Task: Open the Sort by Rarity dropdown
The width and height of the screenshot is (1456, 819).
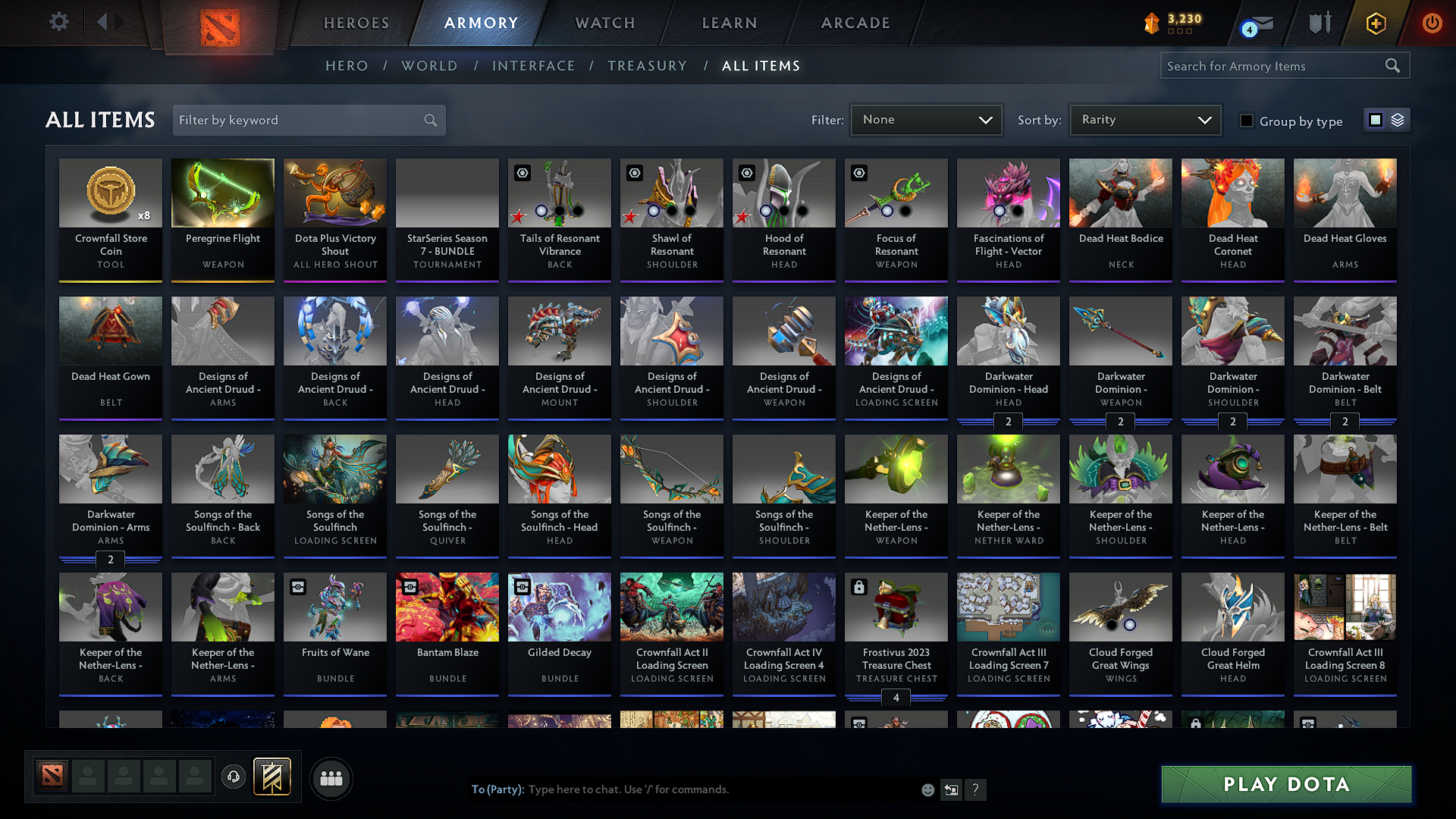Action: point(1145,120)
